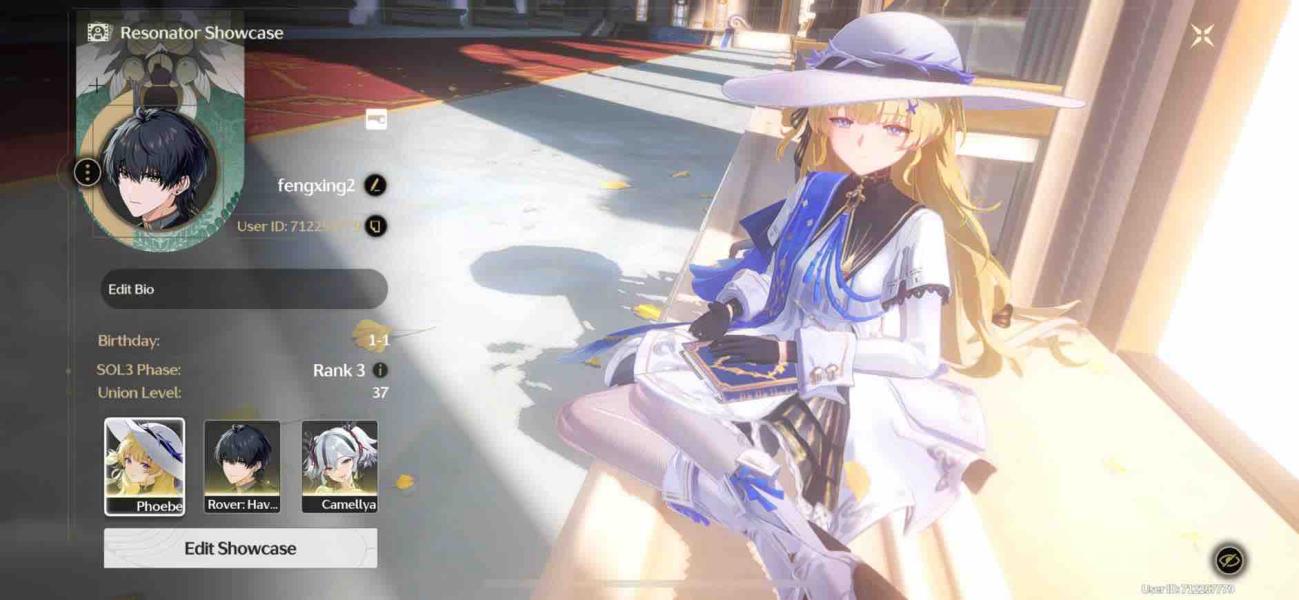Open the namecard icon above the username
Image resolution: width=1299 pixels, height=600 pixels.
point(376,120)
